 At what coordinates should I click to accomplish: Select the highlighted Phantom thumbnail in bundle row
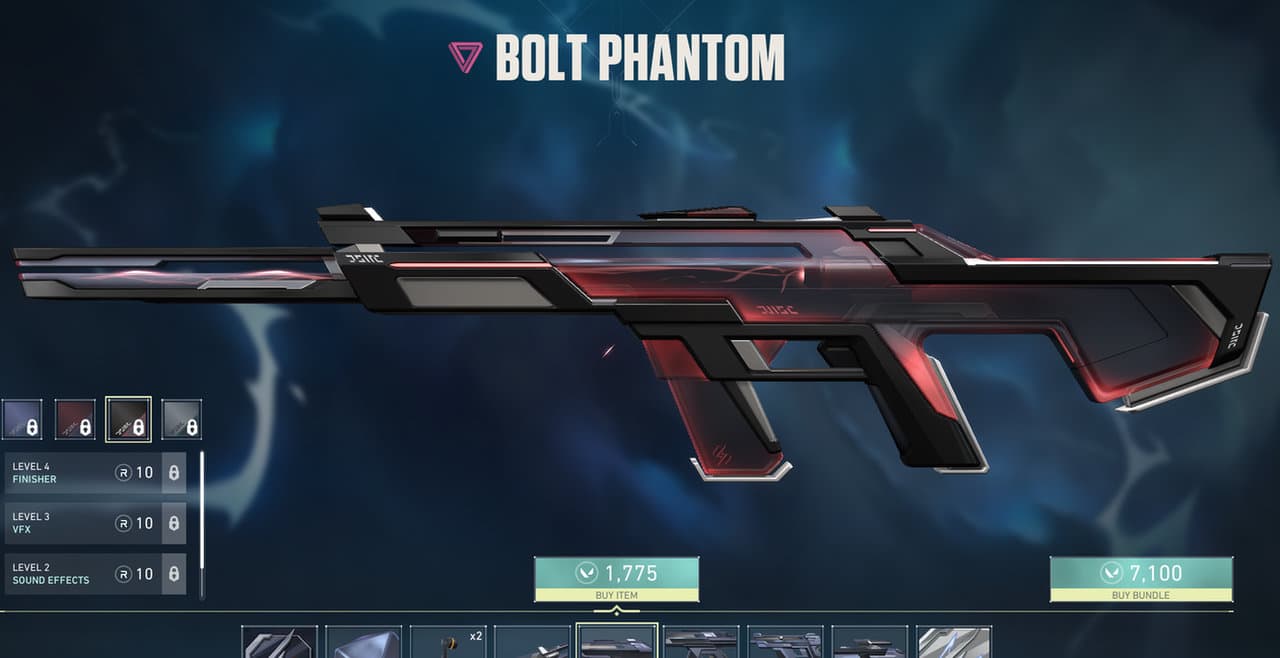pyautogui.click(x=617, y=642)
